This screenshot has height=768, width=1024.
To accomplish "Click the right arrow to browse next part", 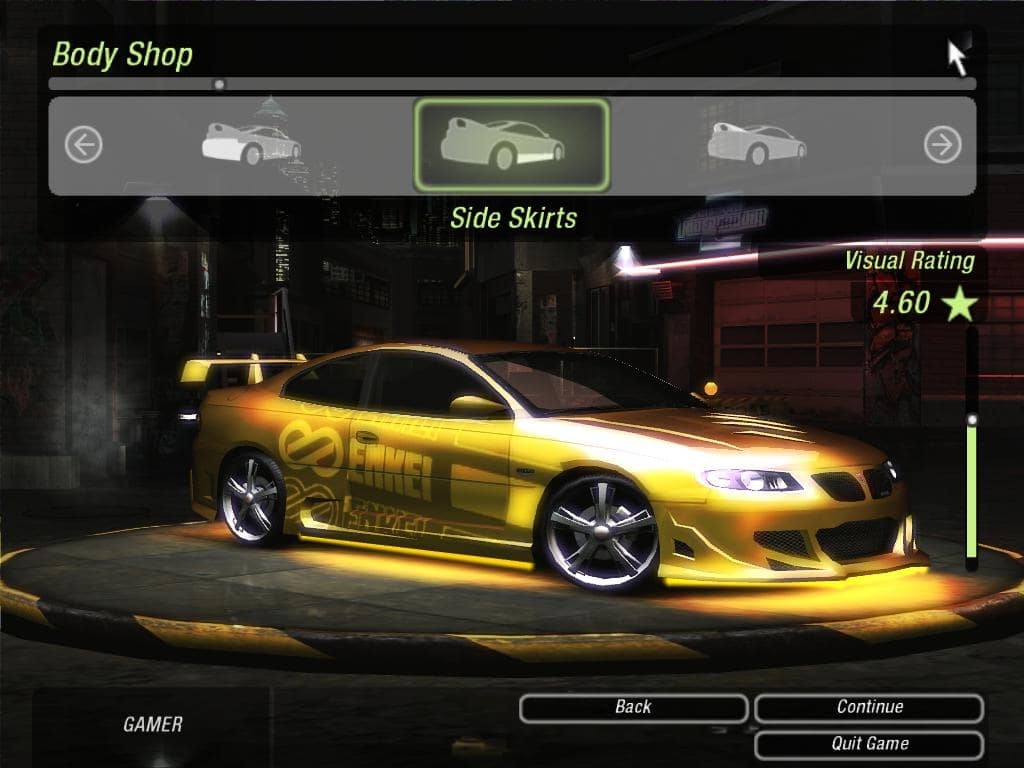I will tap(942, 146).
